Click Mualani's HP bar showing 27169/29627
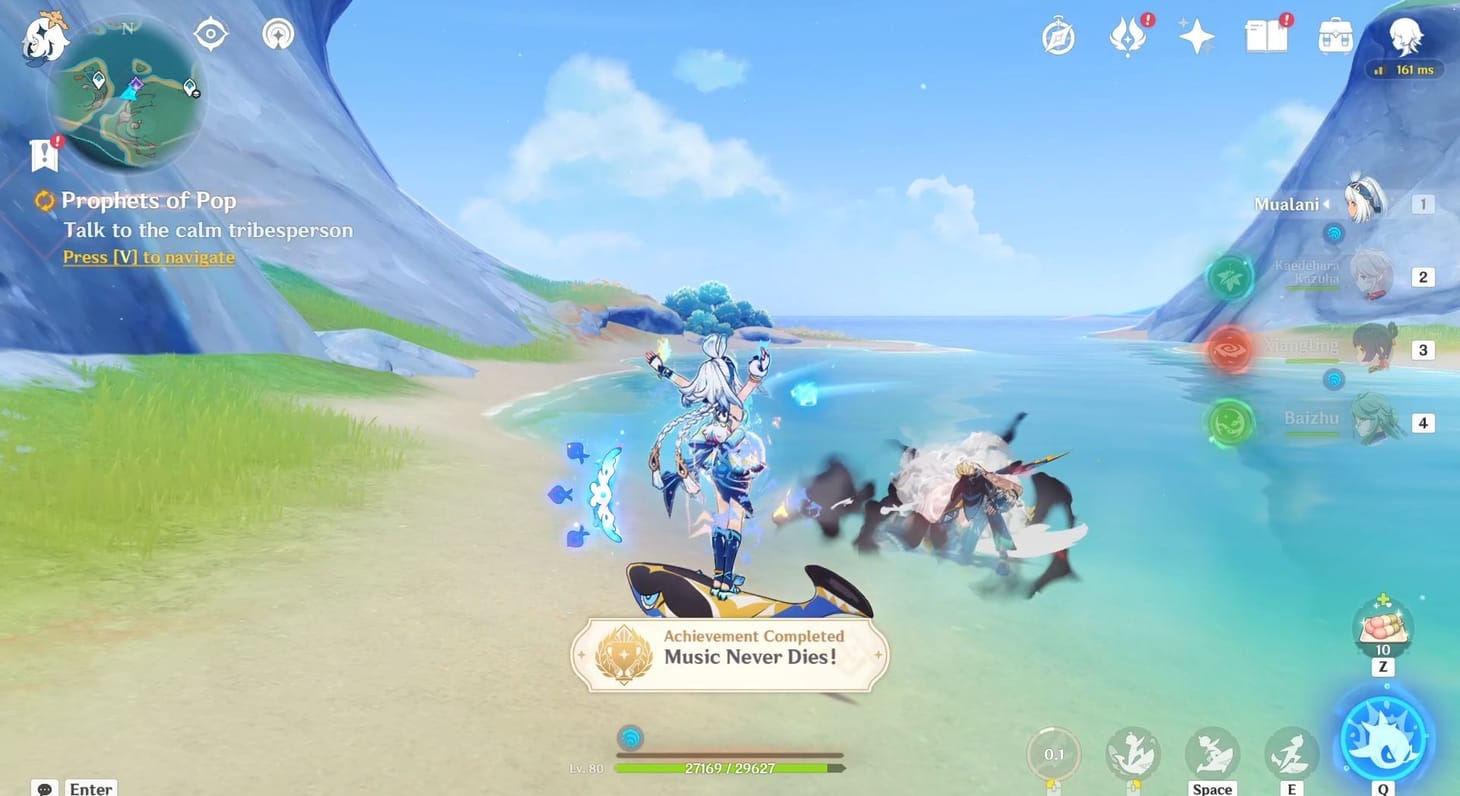Image resolution: width=1460 pixels, height=796 pixels. coord(728,768)
